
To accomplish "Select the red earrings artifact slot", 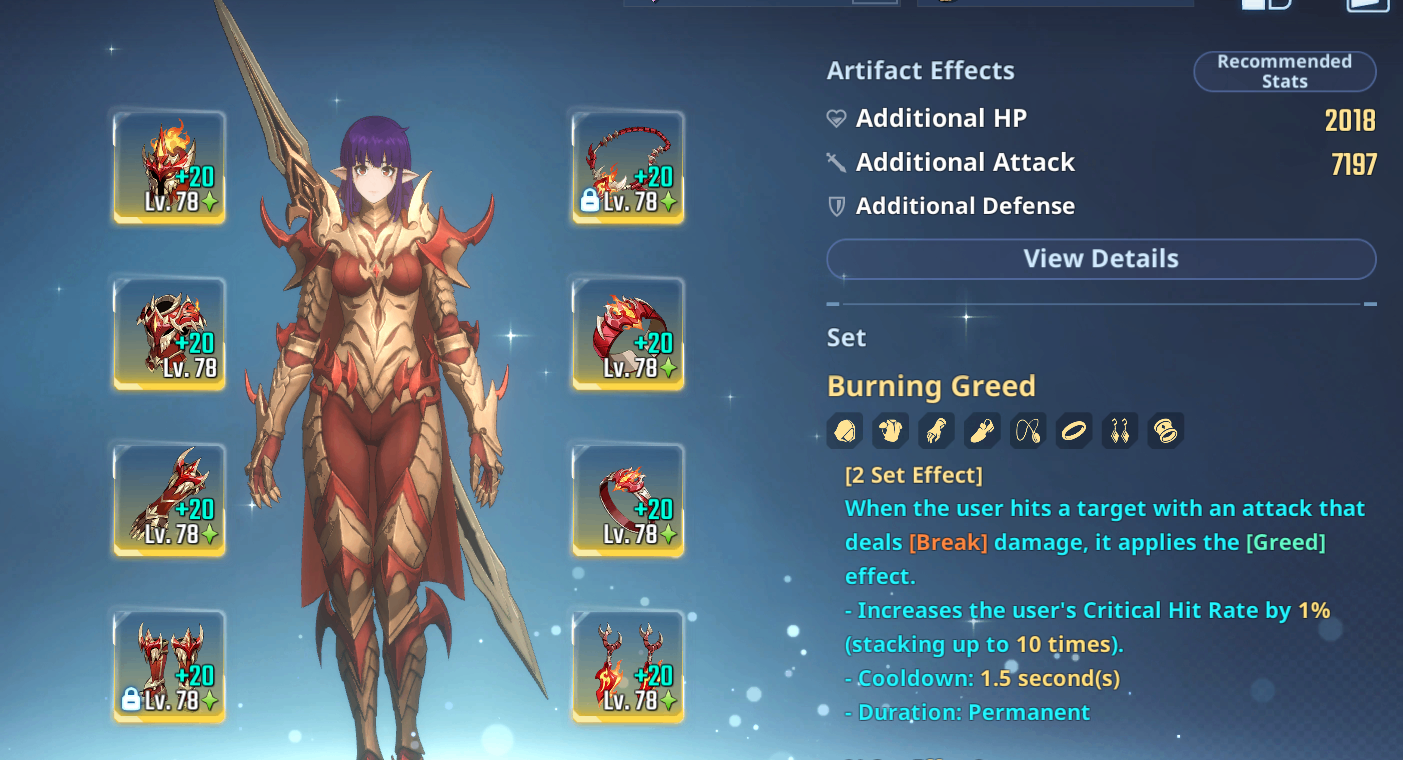I will [628, 666].
